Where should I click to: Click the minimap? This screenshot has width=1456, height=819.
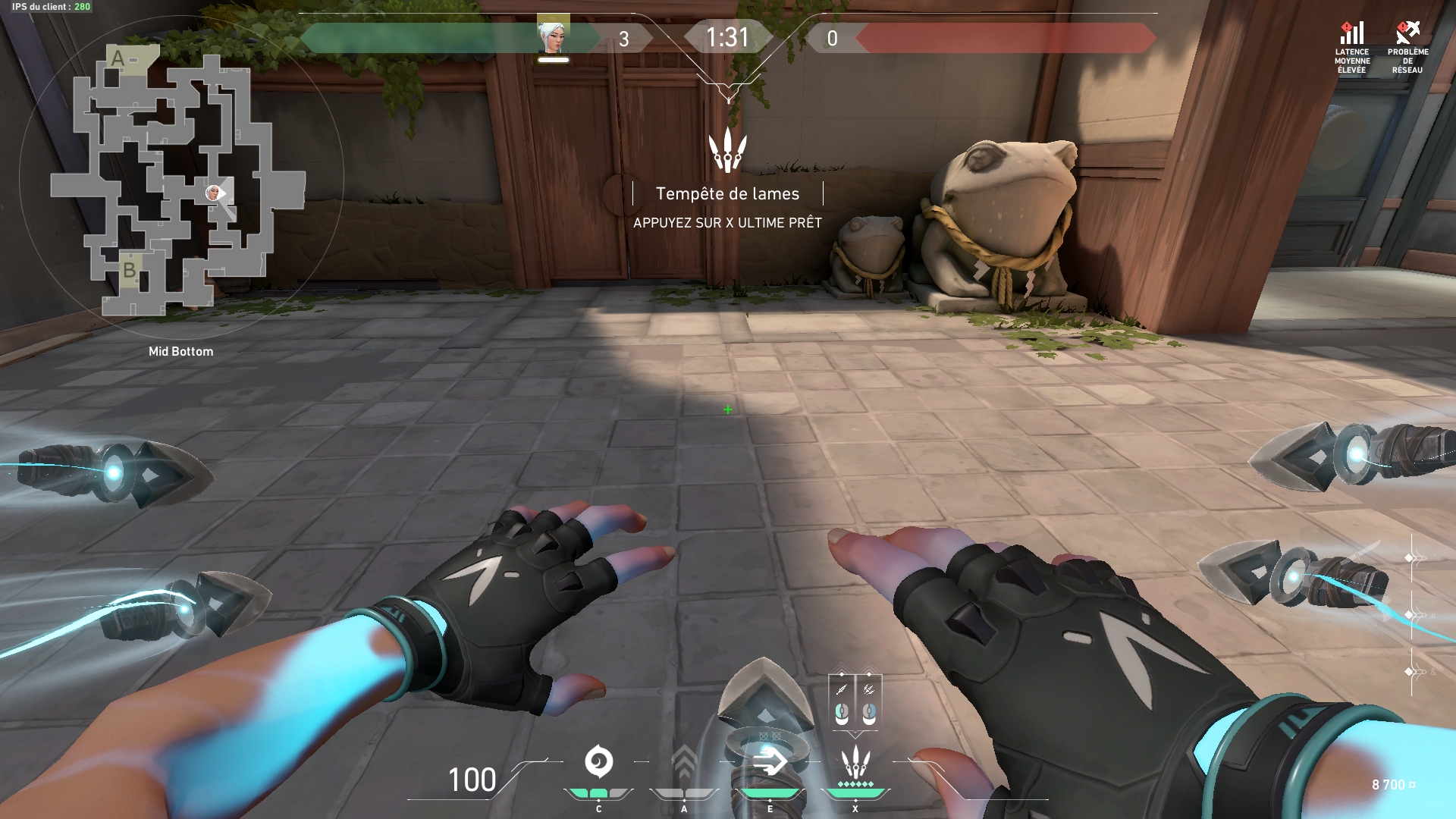179,182
